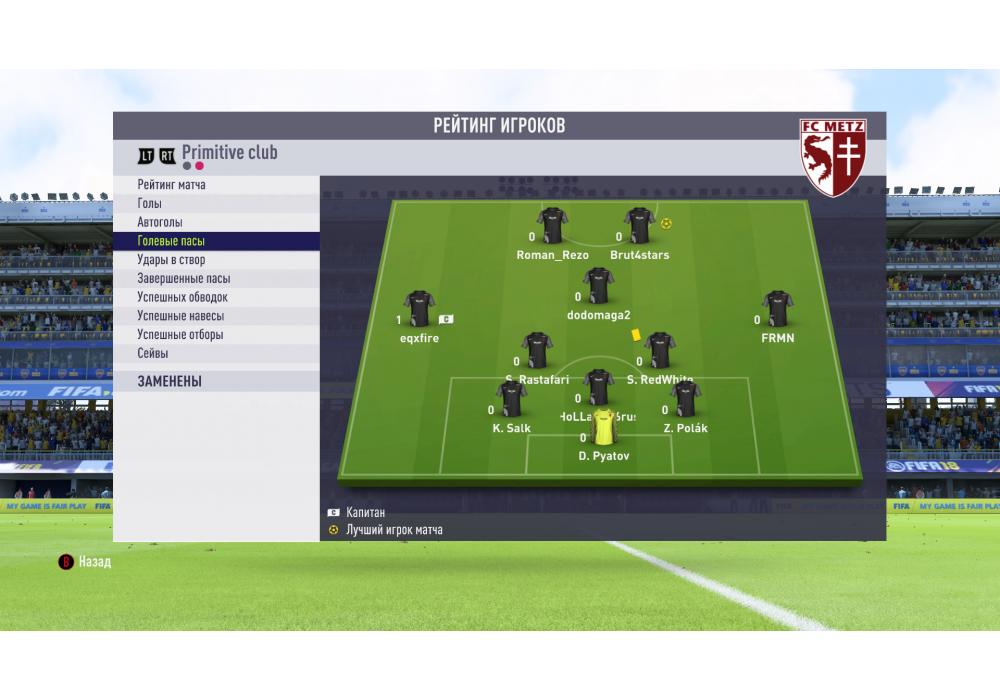Click player FRMN on the right wing
Image resolution: width=1000 pixels, height=700 pixels.
pyautogui.click(x=777, y=310)
